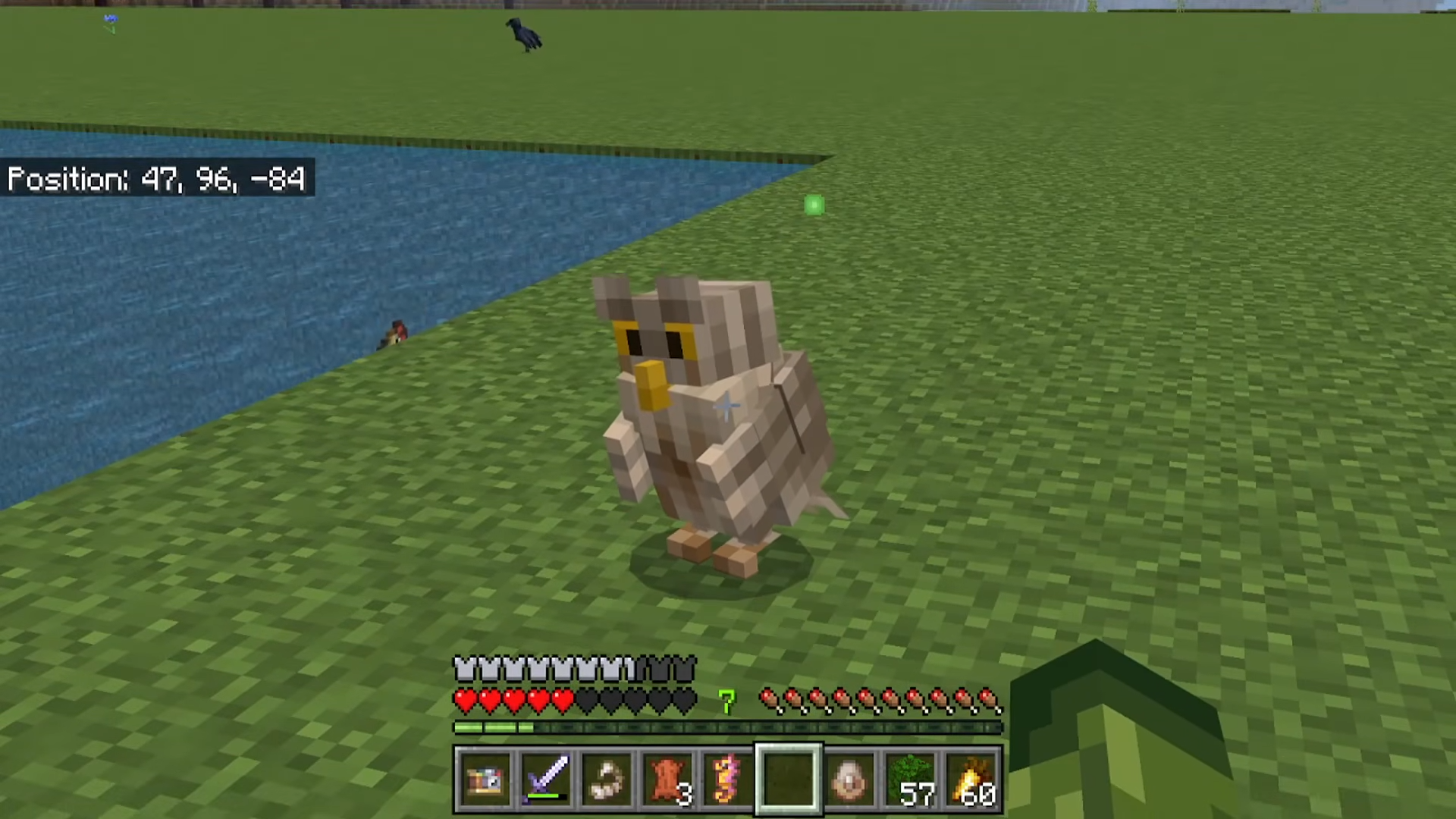
Task: Equip the enchanted sword hotbar slot
Action: (546, 780)
